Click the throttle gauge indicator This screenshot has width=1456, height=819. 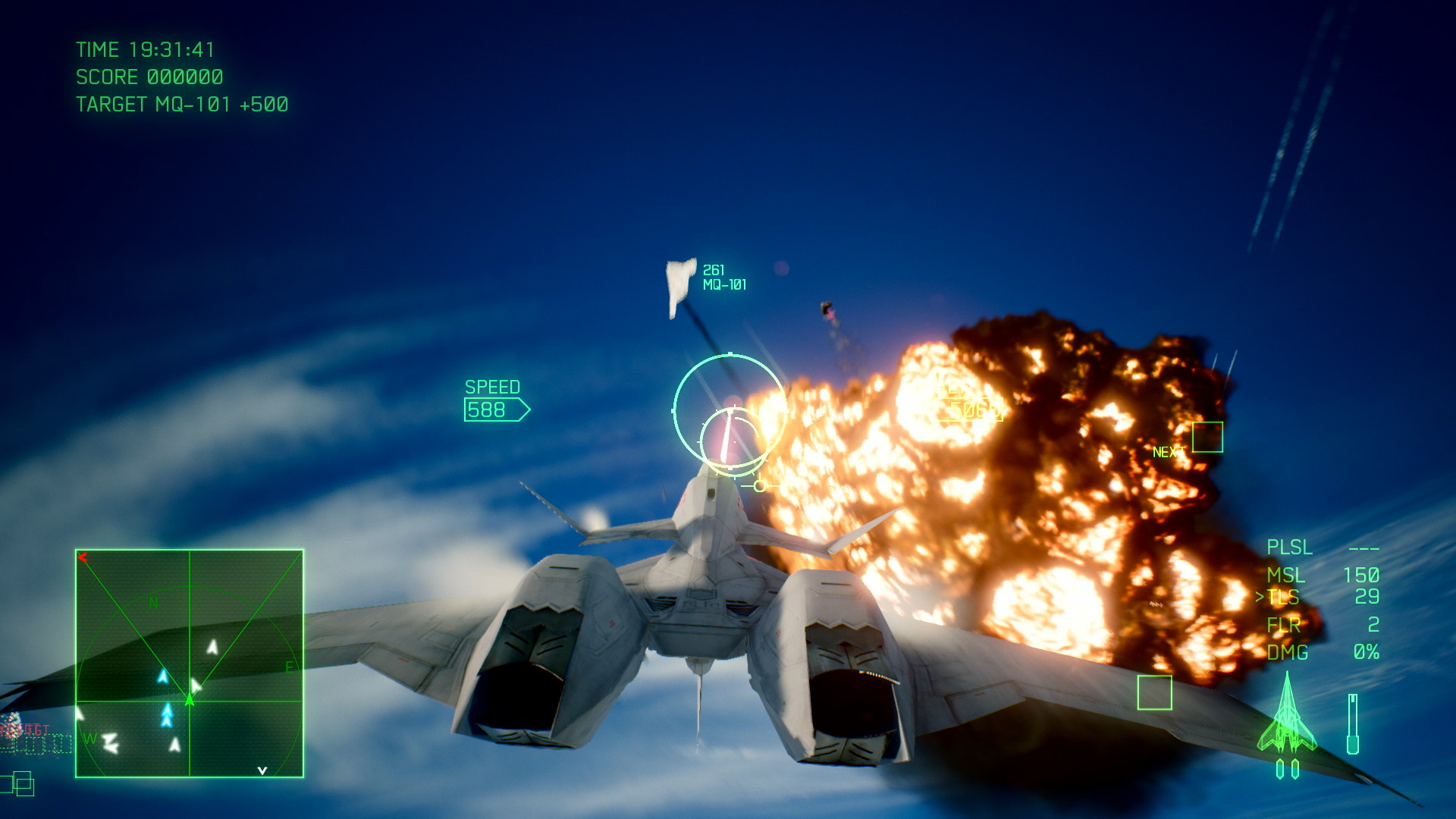[1353, 724]
